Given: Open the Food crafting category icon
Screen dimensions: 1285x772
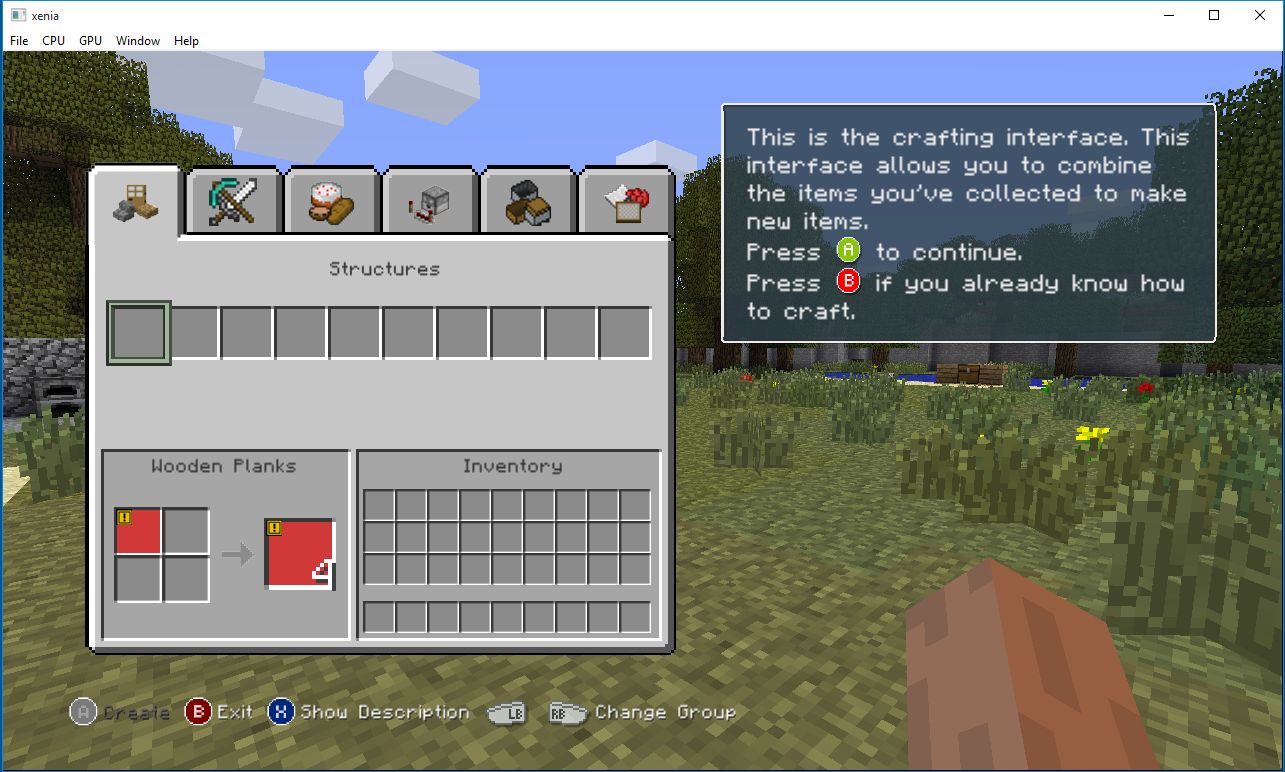Looking at the screenshot, I should click(330, 200).
